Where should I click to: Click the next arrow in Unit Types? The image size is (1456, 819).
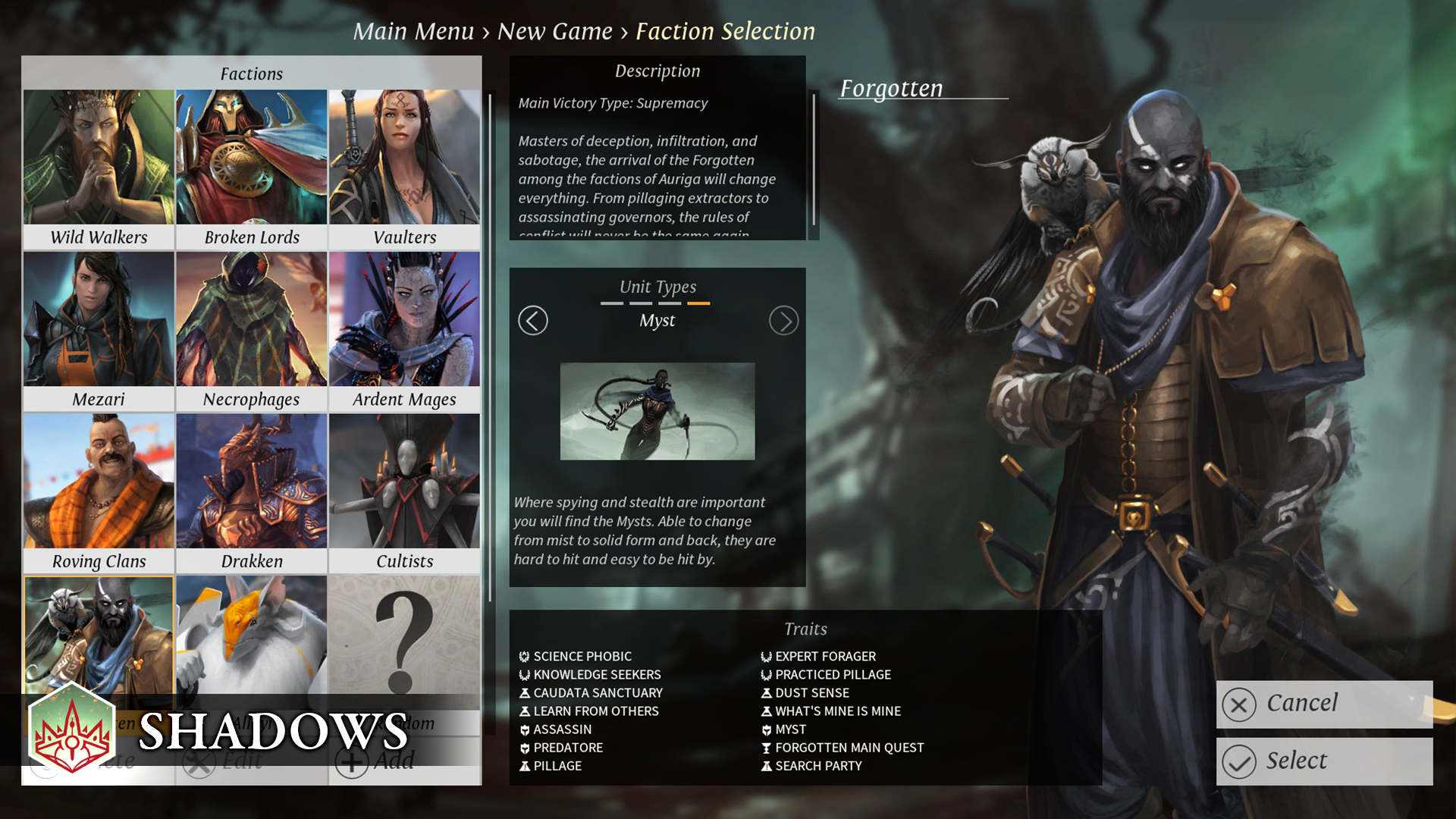point(783,320)
